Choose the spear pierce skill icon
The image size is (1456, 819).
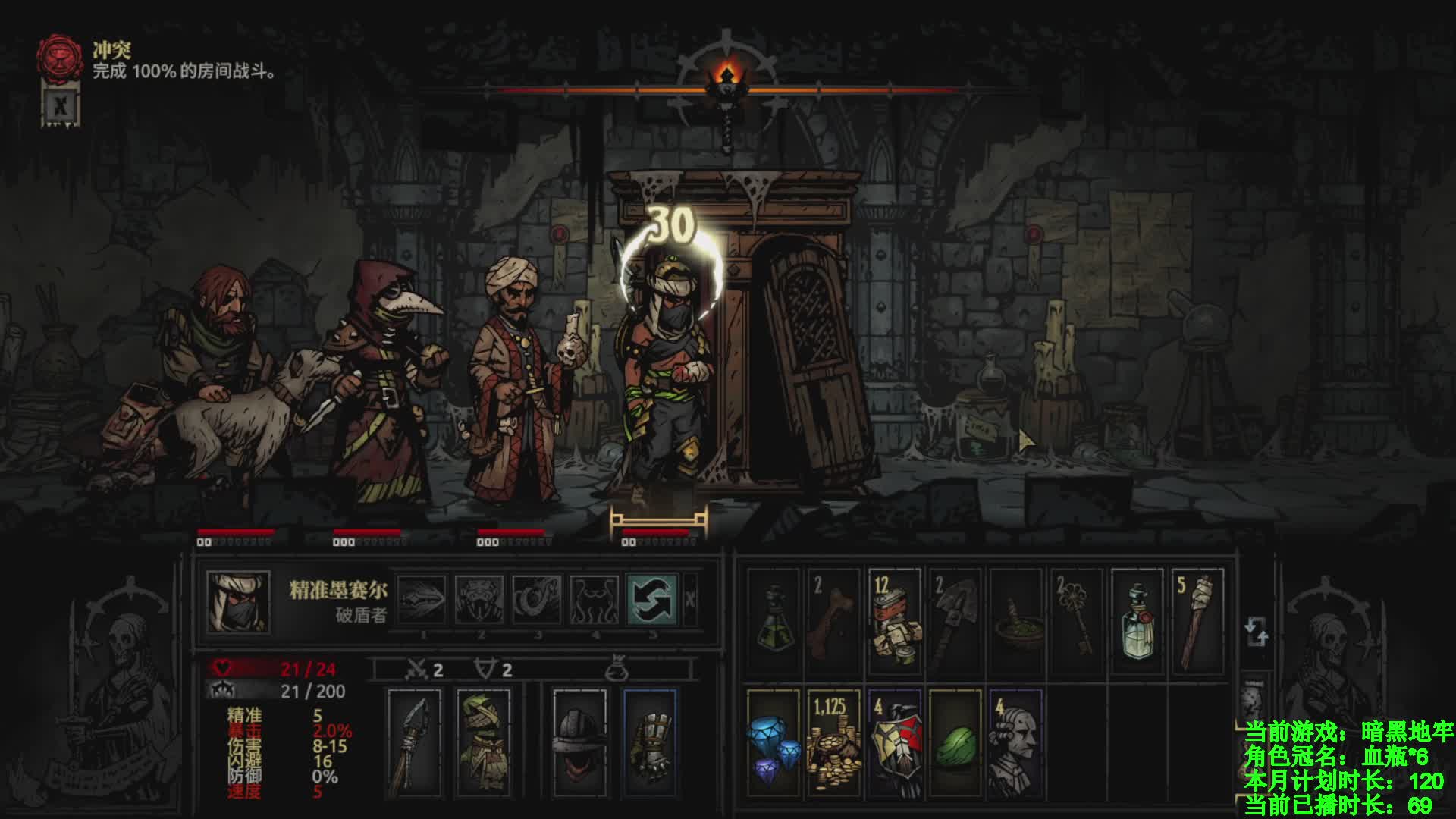click(x=422, y=598)
